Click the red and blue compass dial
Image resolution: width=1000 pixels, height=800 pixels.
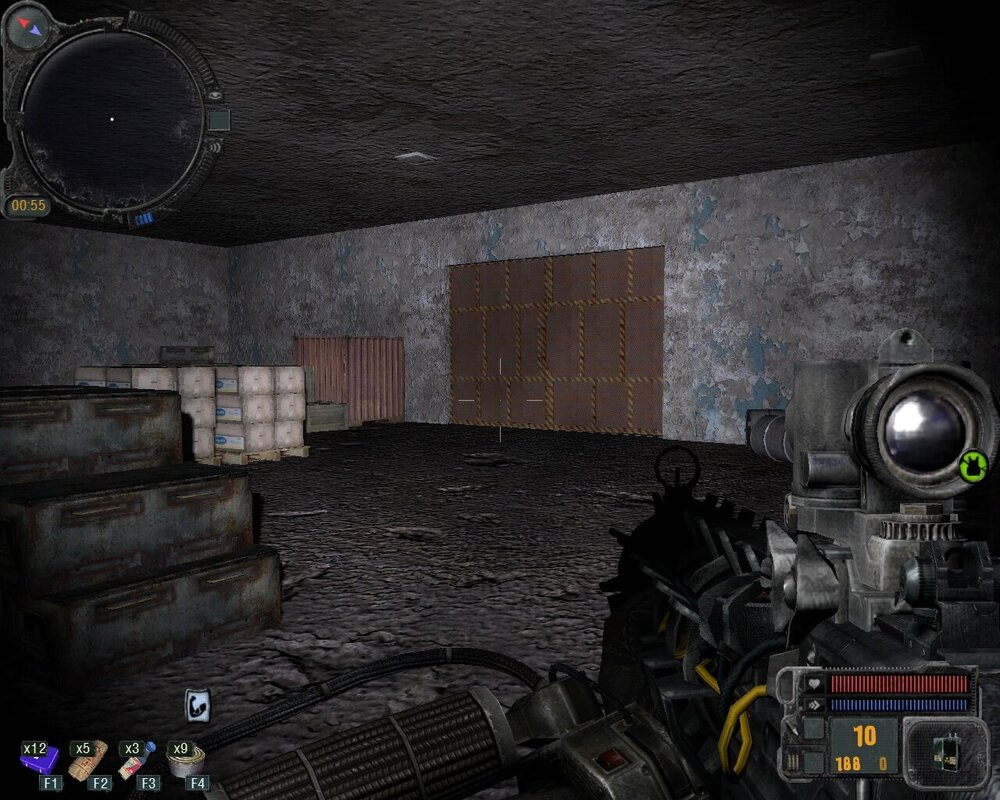click(x=27, y=27)
